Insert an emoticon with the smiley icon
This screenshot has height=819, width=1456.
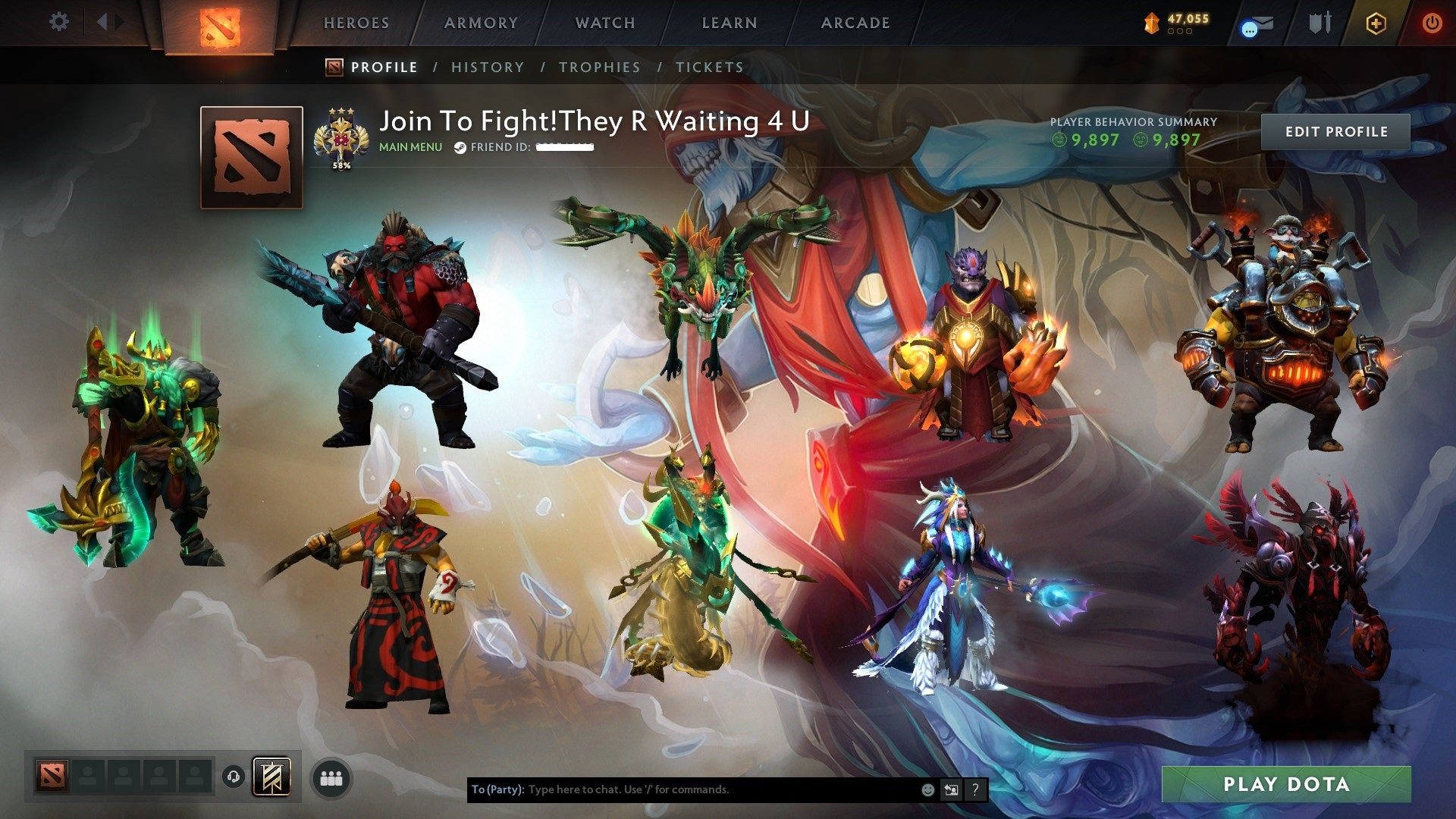click(927, 789)
